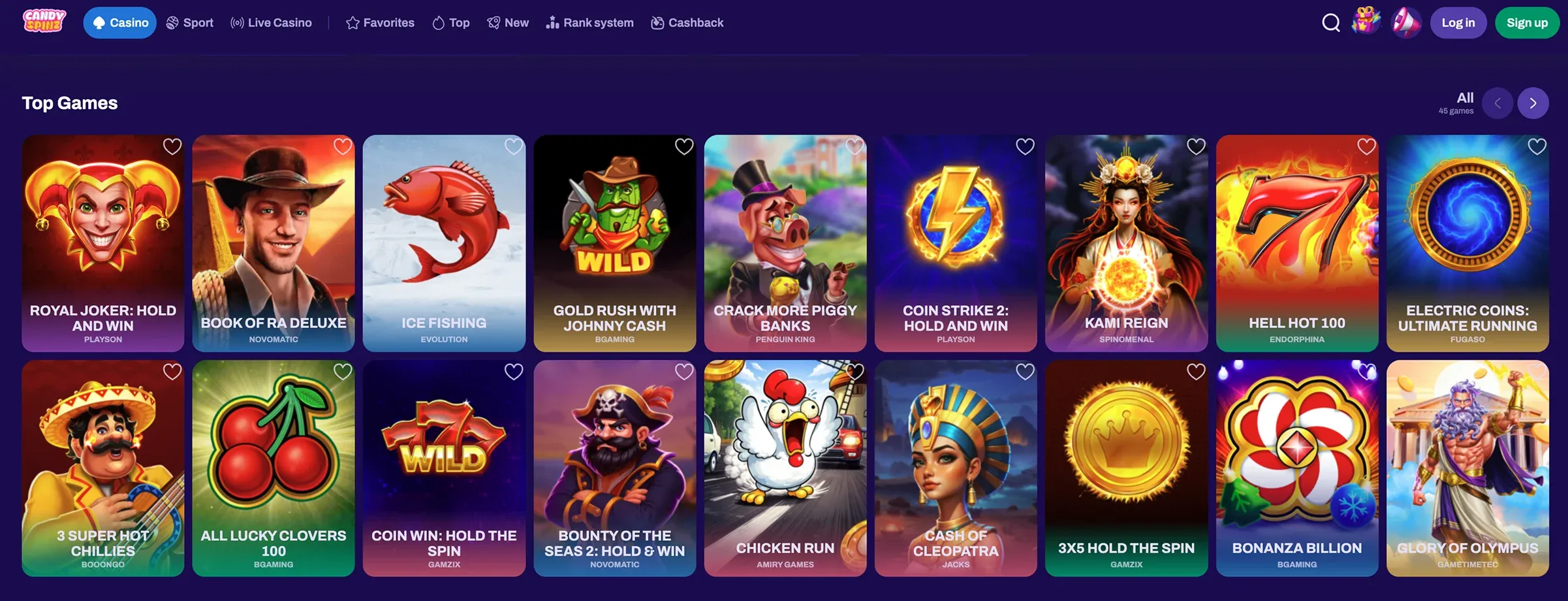This screenshot has height=601, width=1568.
Task: Go to Live Casino
Action: (x=271, y=23)
